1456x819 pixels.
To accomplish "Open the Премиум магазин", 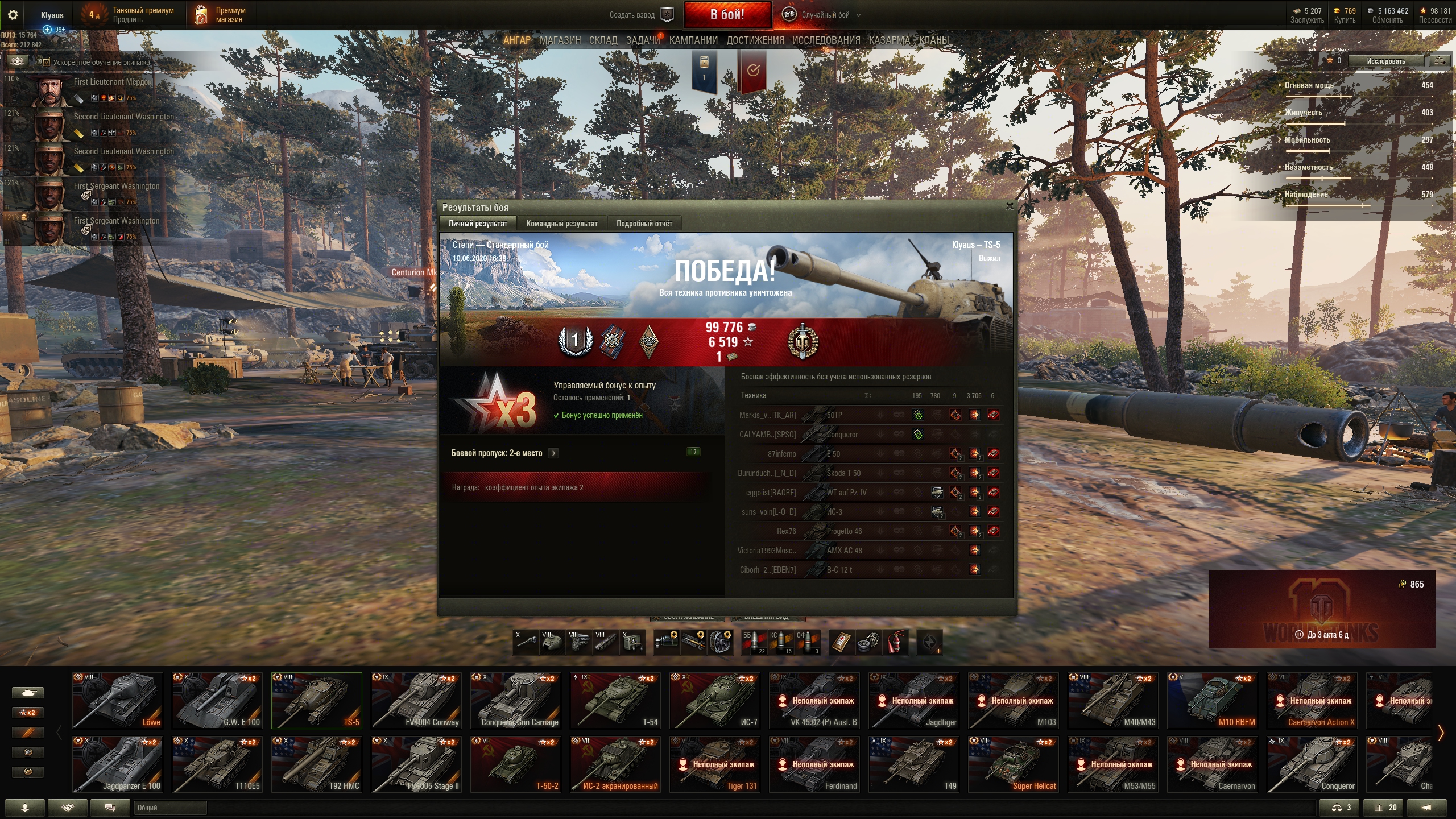I will (222, 15).
